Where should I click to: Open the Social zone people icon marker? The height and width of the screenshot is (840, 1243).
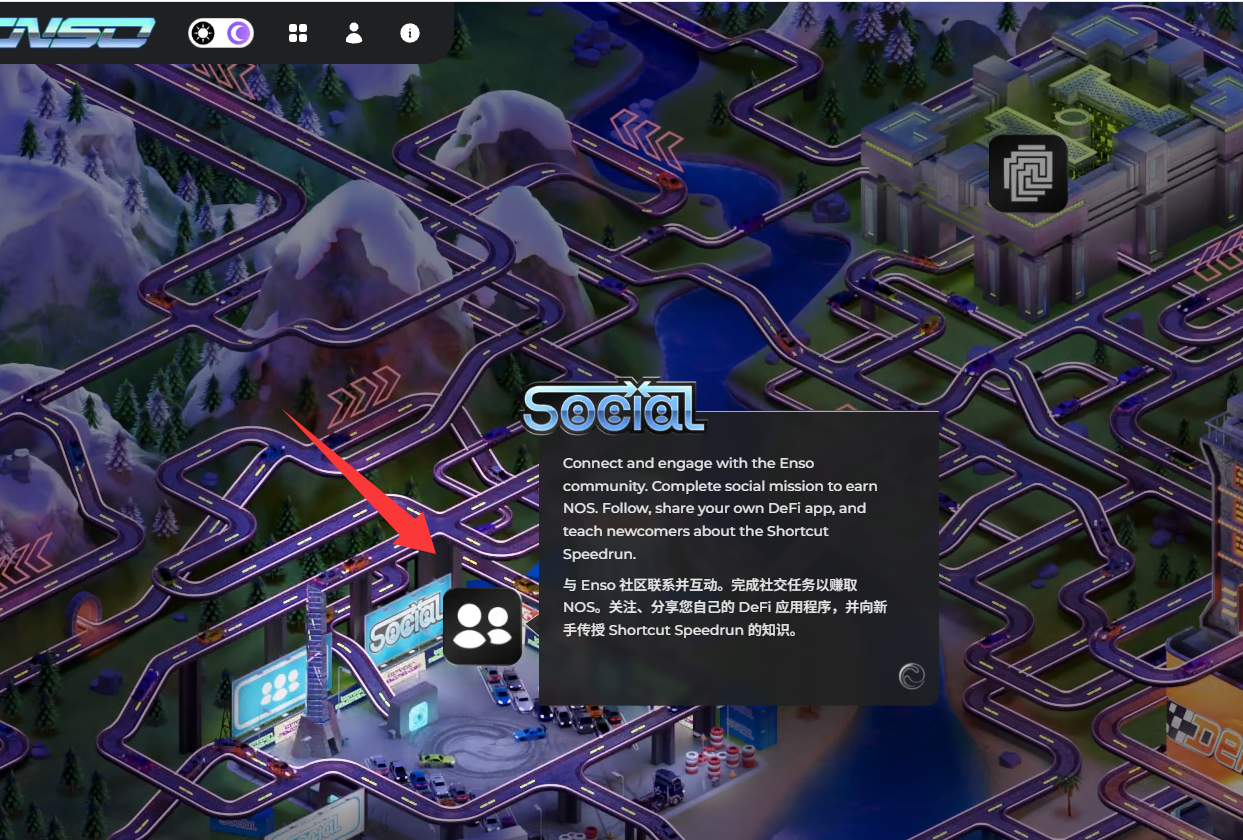(x=483, y=626)
